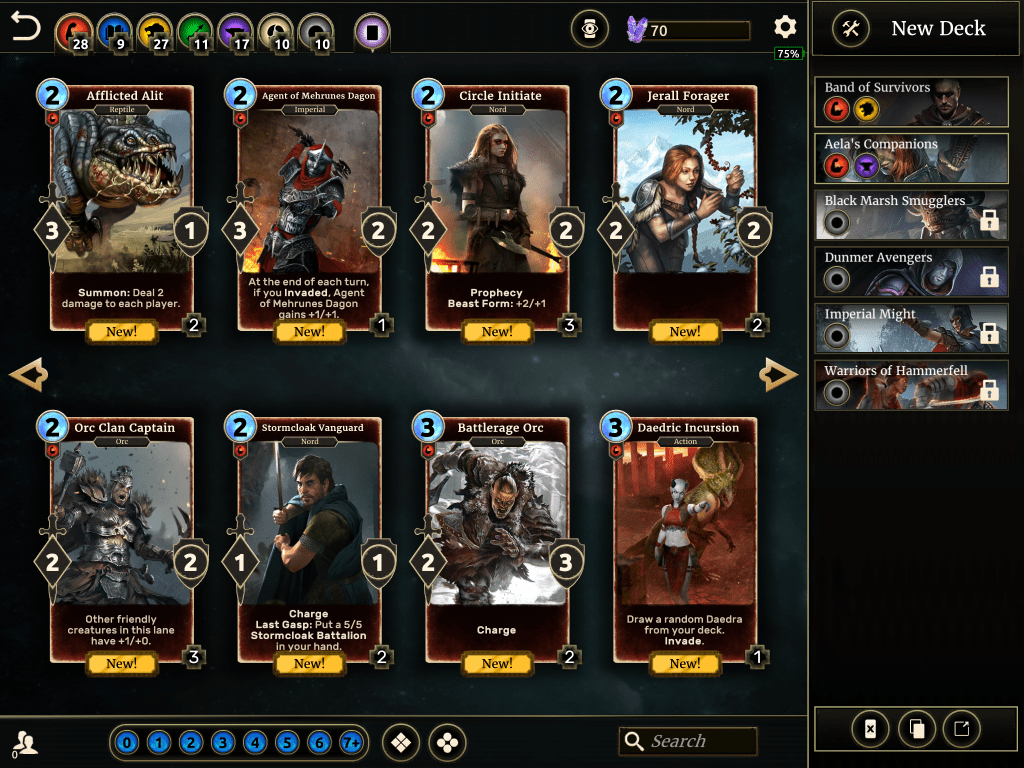Image resolution: width=1024 pixels, height=768 pixels.
Task: Create a New Deck
Action: tap(909, 29)
